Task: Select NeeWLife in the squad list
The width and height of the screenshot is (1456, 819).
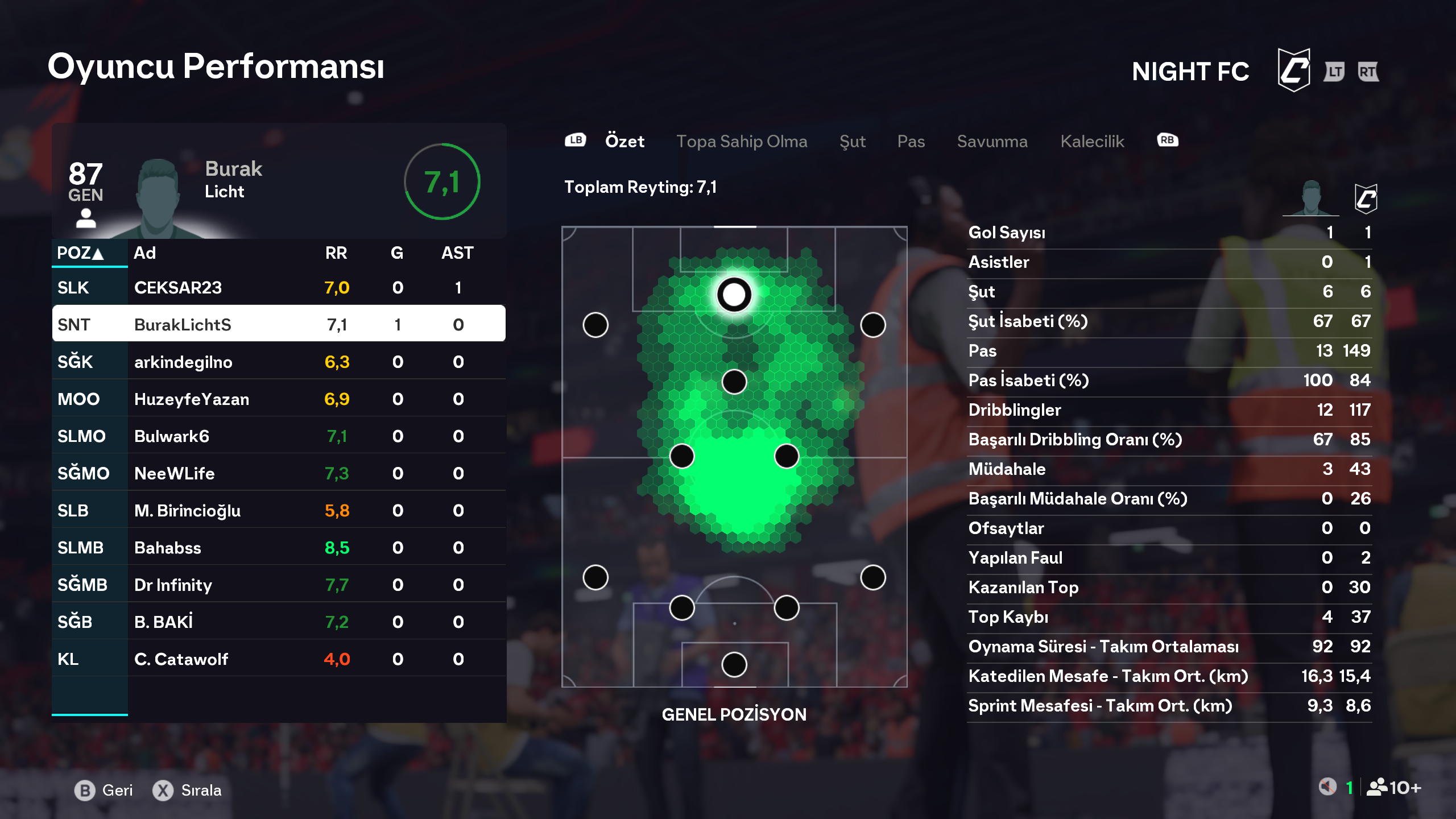Action: tap(279, 473)
